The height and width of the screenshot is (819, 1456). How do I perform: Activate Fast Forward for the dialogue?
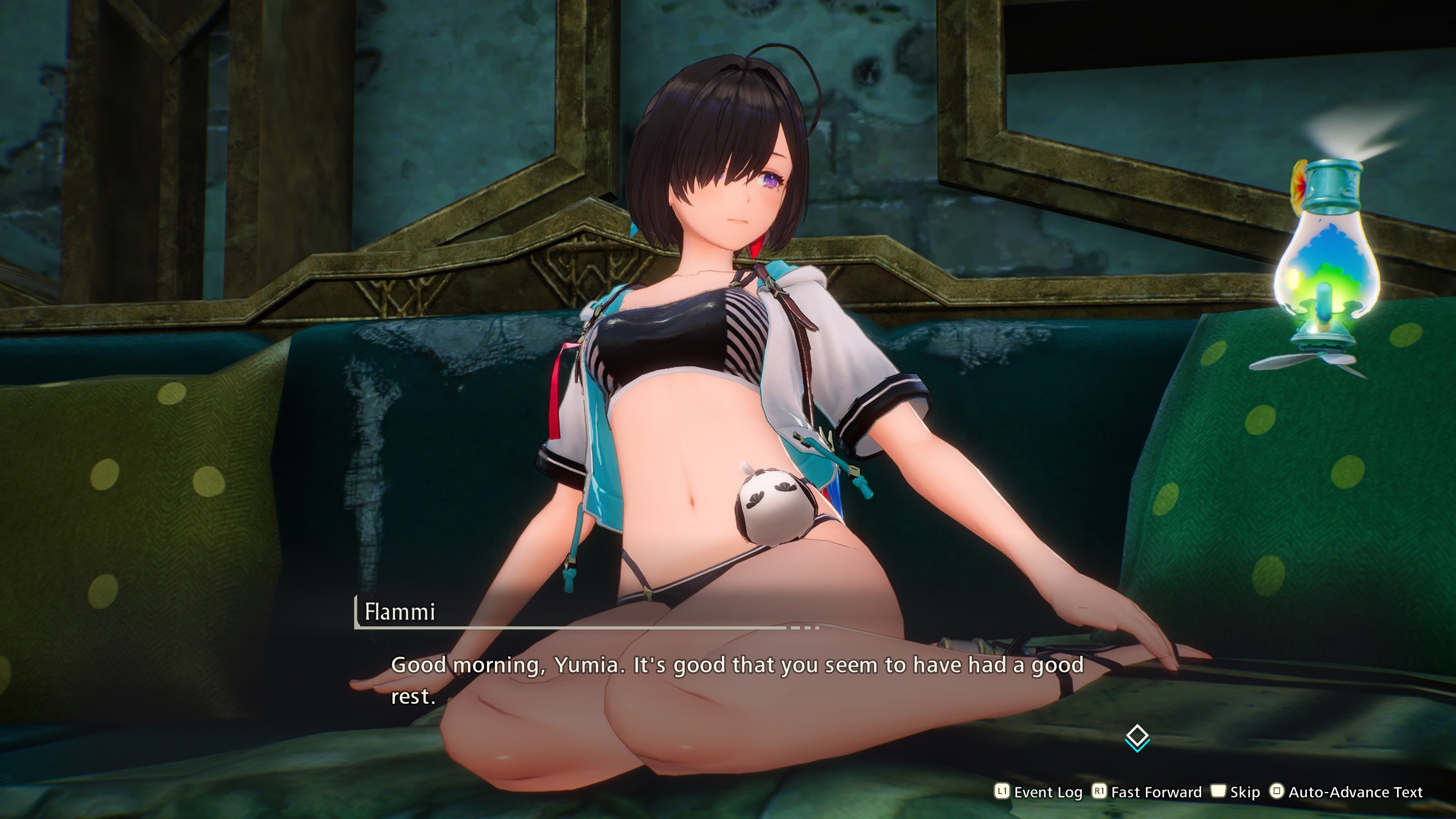pos(1147,792)
